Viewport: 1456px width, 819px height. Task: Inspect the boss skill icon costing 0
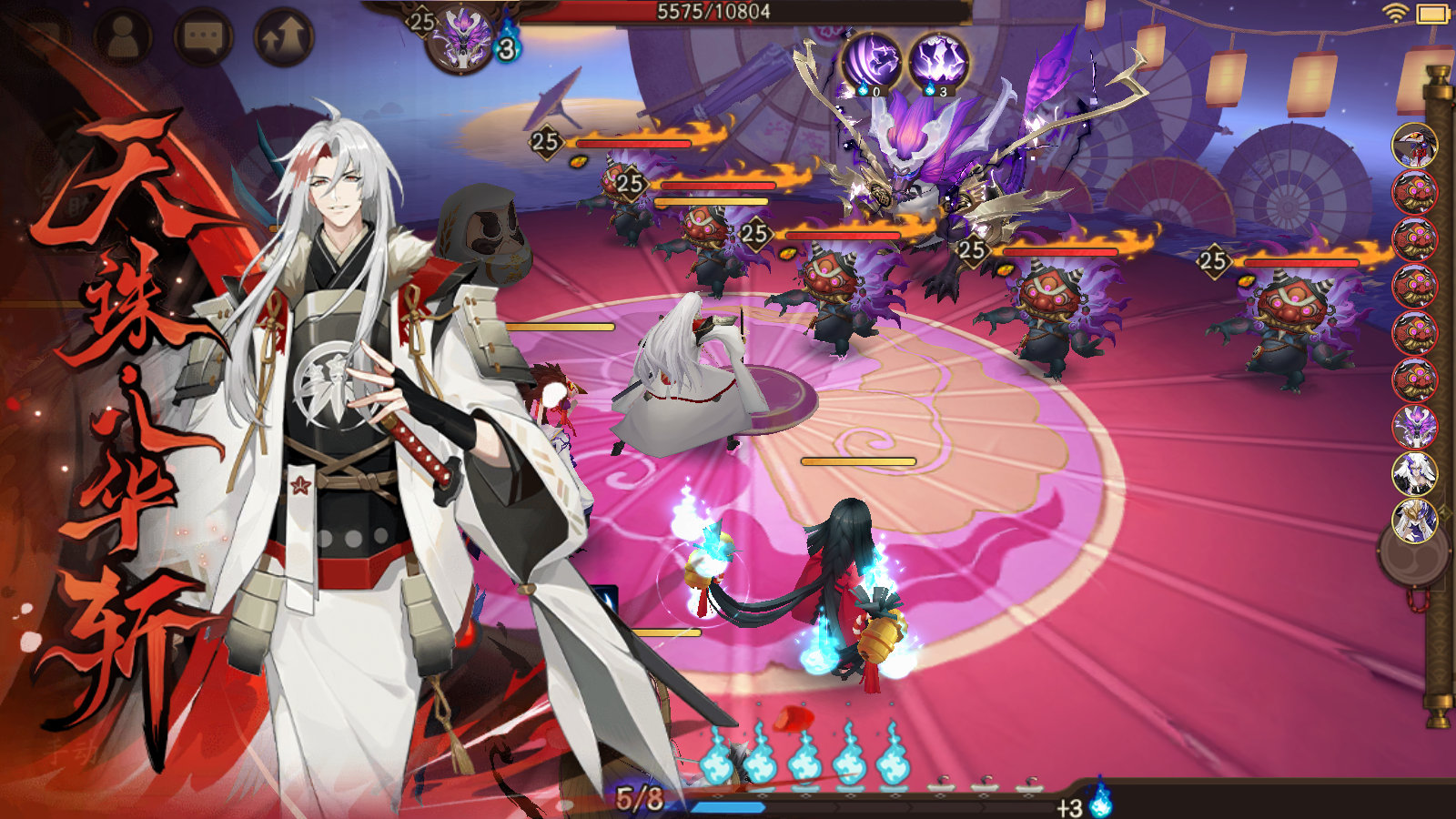pyautogui.click(x=871, y=62)
